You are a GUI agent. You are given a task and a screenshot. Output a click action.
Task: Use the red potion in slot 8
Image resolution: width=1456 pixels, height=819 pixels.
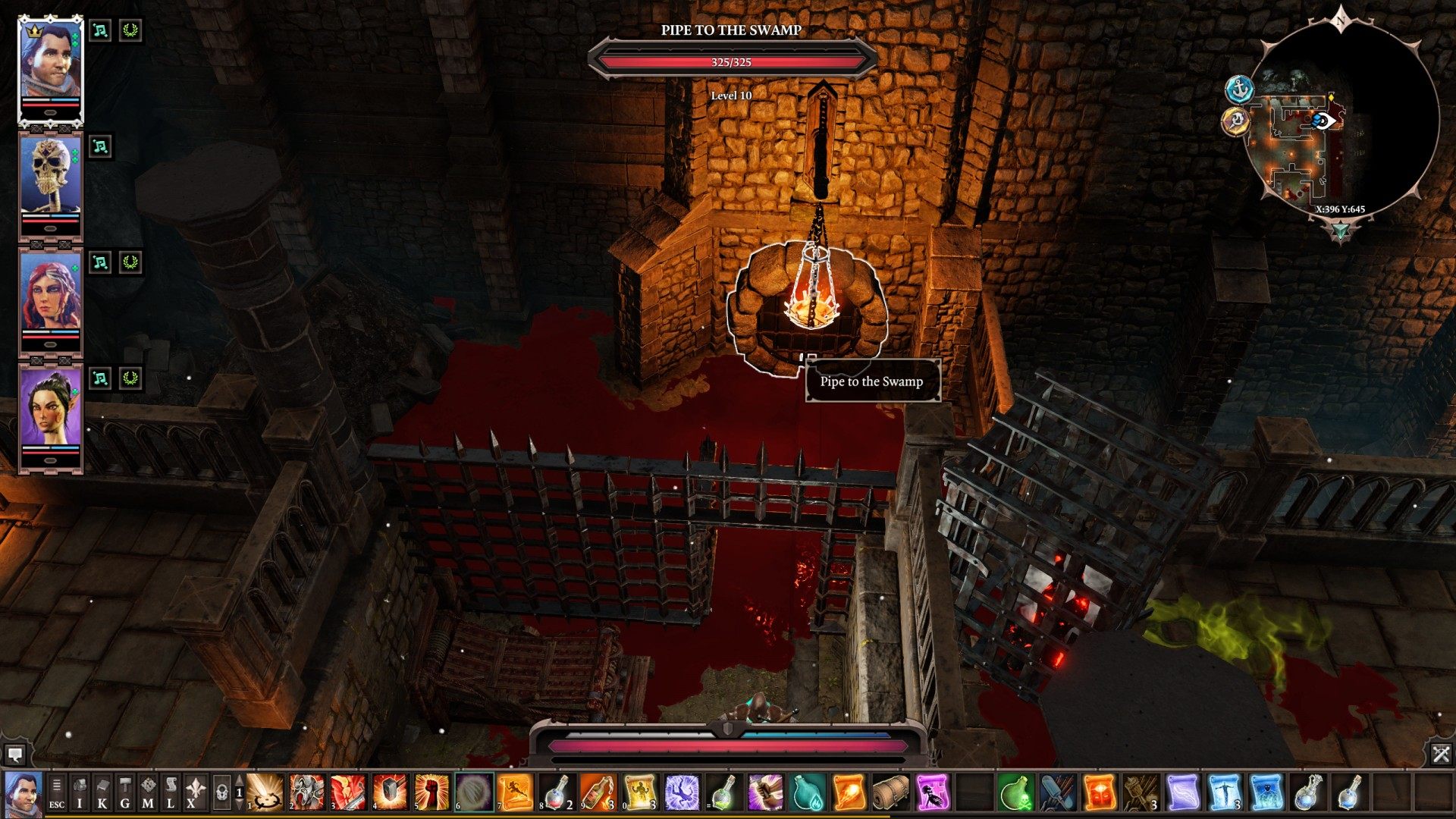556,793
